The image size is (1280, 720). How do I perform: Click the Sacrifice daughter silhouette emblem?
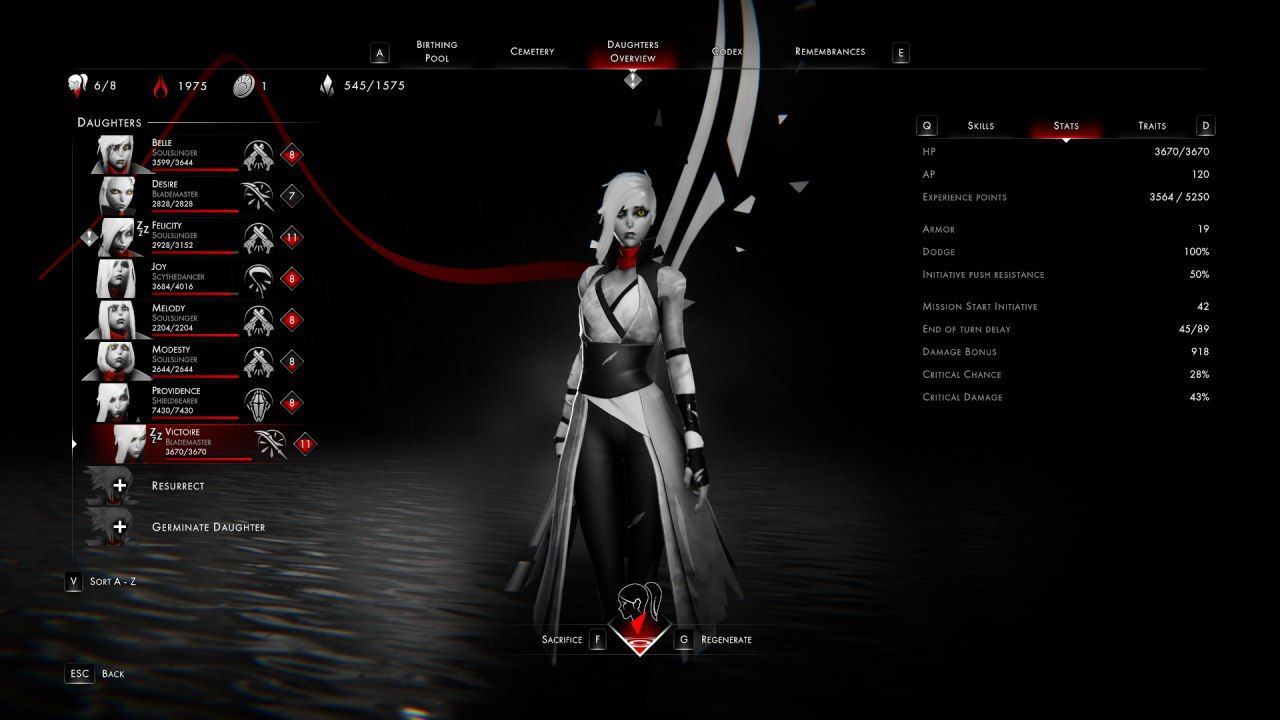click(x=641, y=600)
